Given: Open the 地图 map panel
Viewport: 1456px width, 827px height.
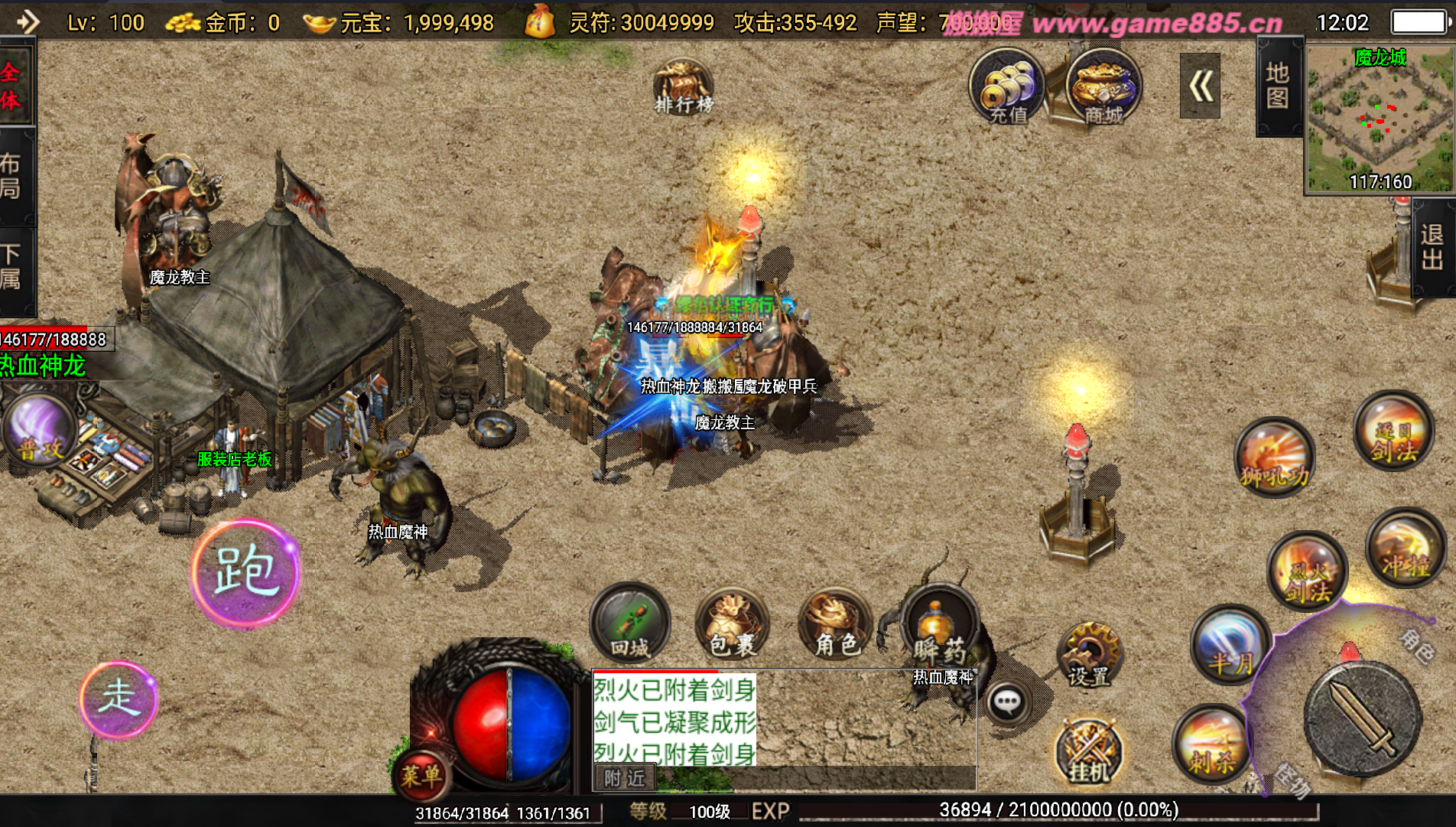Looking at the screenshot, I should (x=1277, y=86).
